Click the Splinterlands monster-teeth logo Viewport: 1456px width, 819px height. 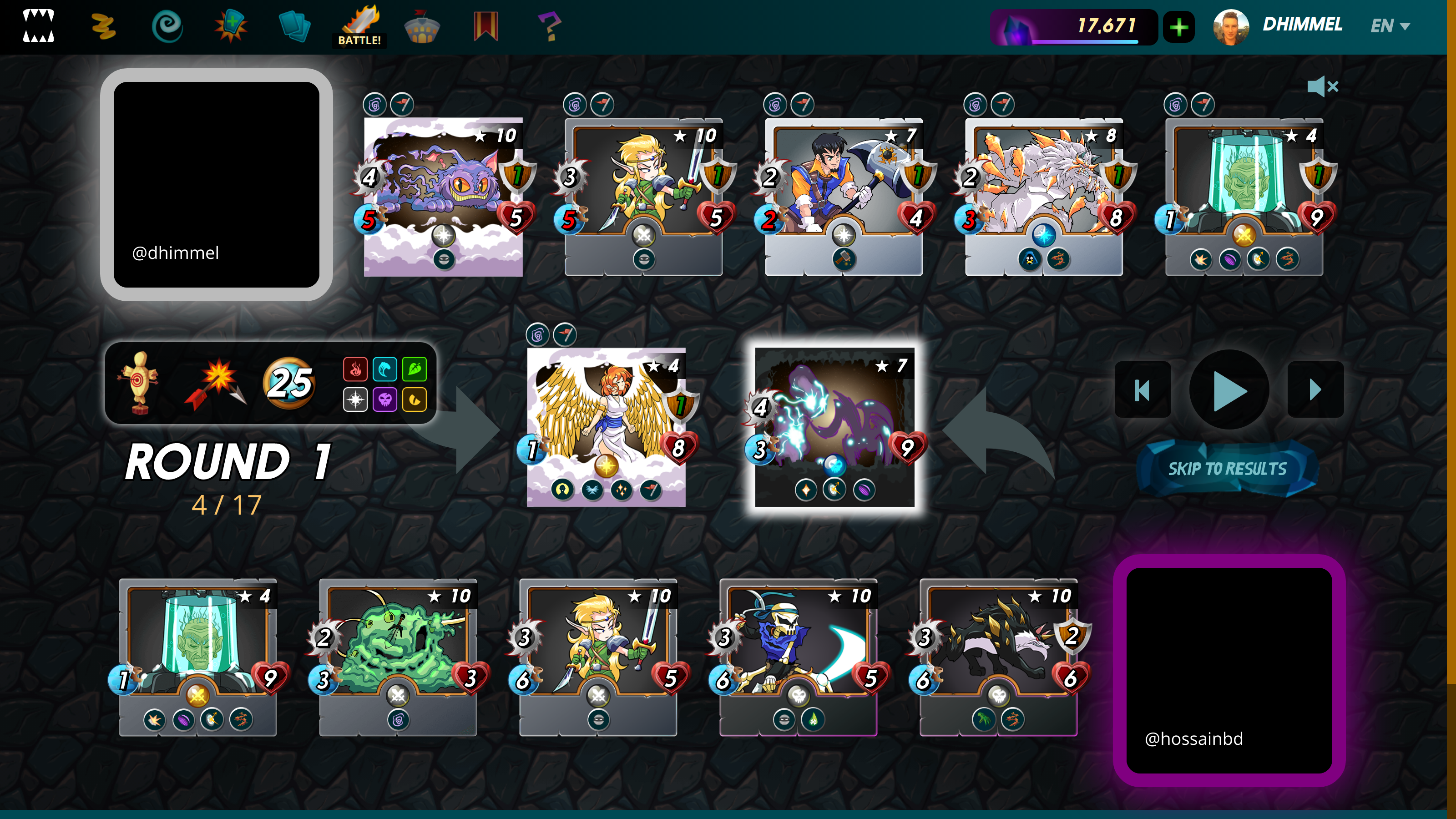tap(38, 26)
